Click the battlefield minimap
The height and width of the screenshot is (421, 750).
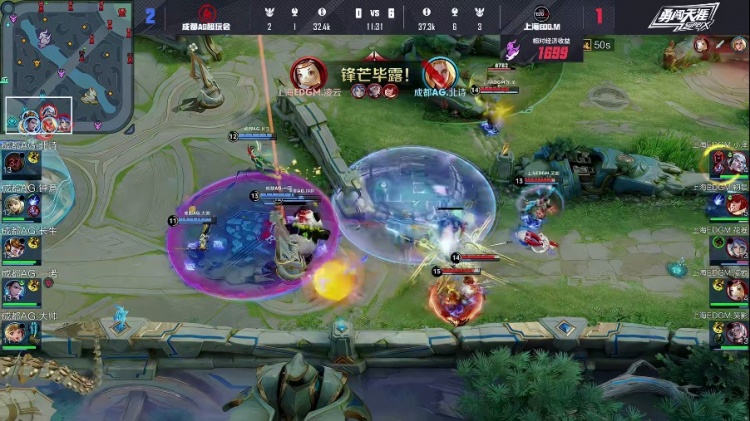point(67,66)
